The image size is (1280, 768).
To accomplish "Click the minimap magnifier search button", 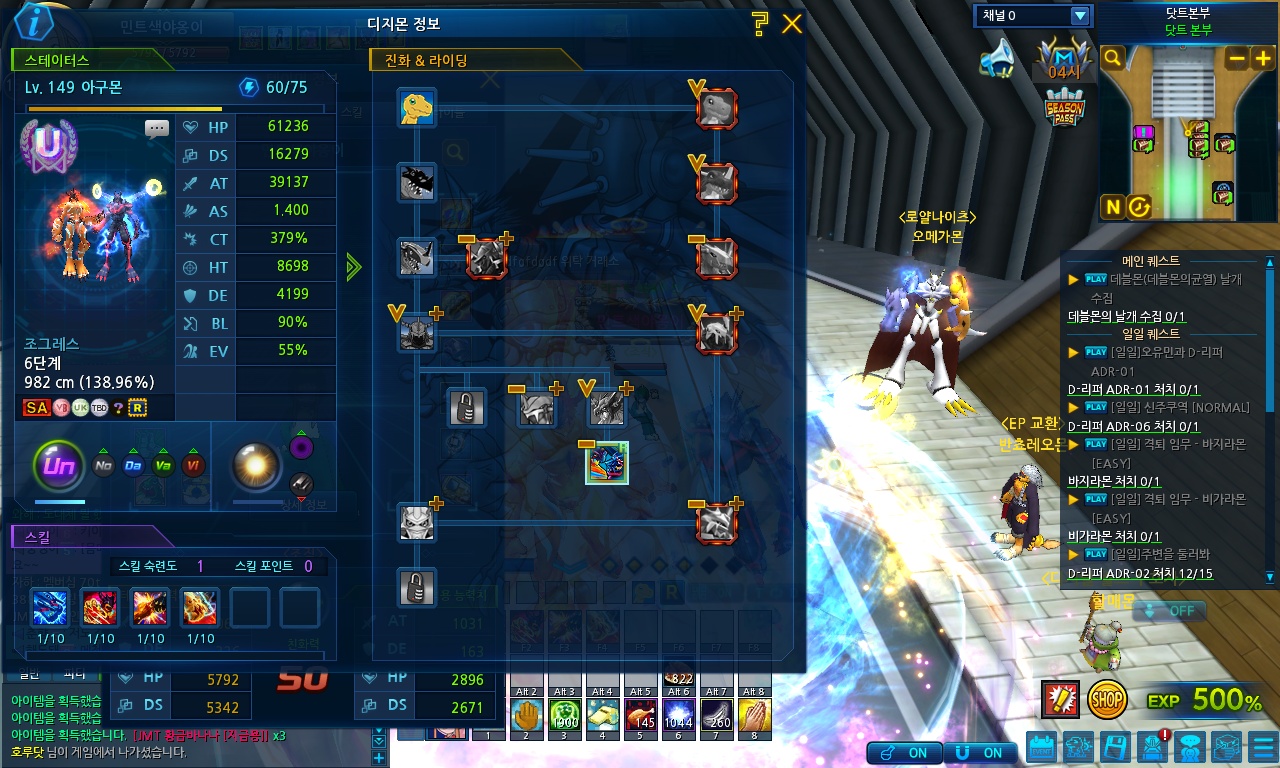I will pyautogui.click(x=1112, y=58).
